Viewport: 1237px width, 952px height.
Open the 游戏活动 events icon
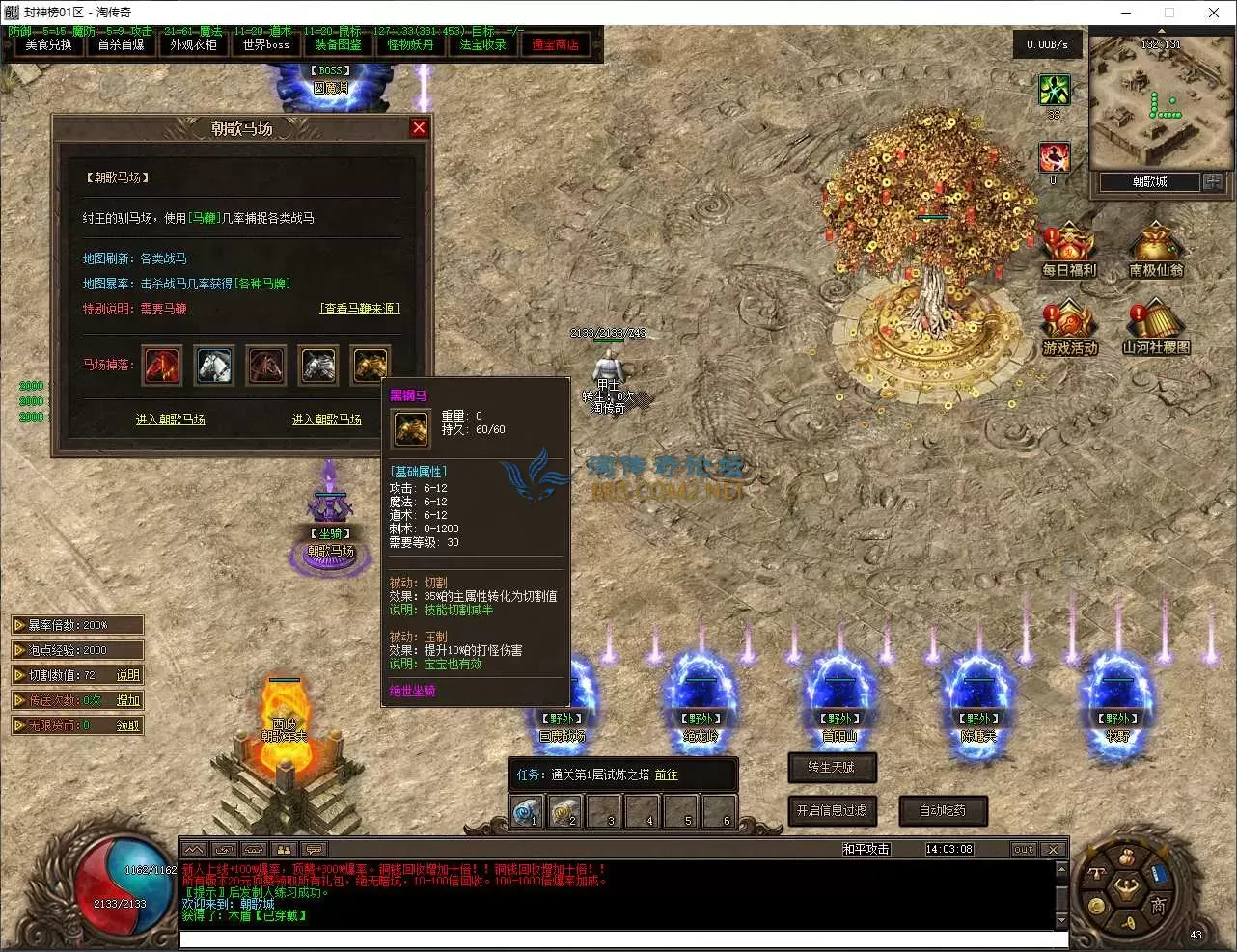pyautogui.click(x=1069, y=328)
